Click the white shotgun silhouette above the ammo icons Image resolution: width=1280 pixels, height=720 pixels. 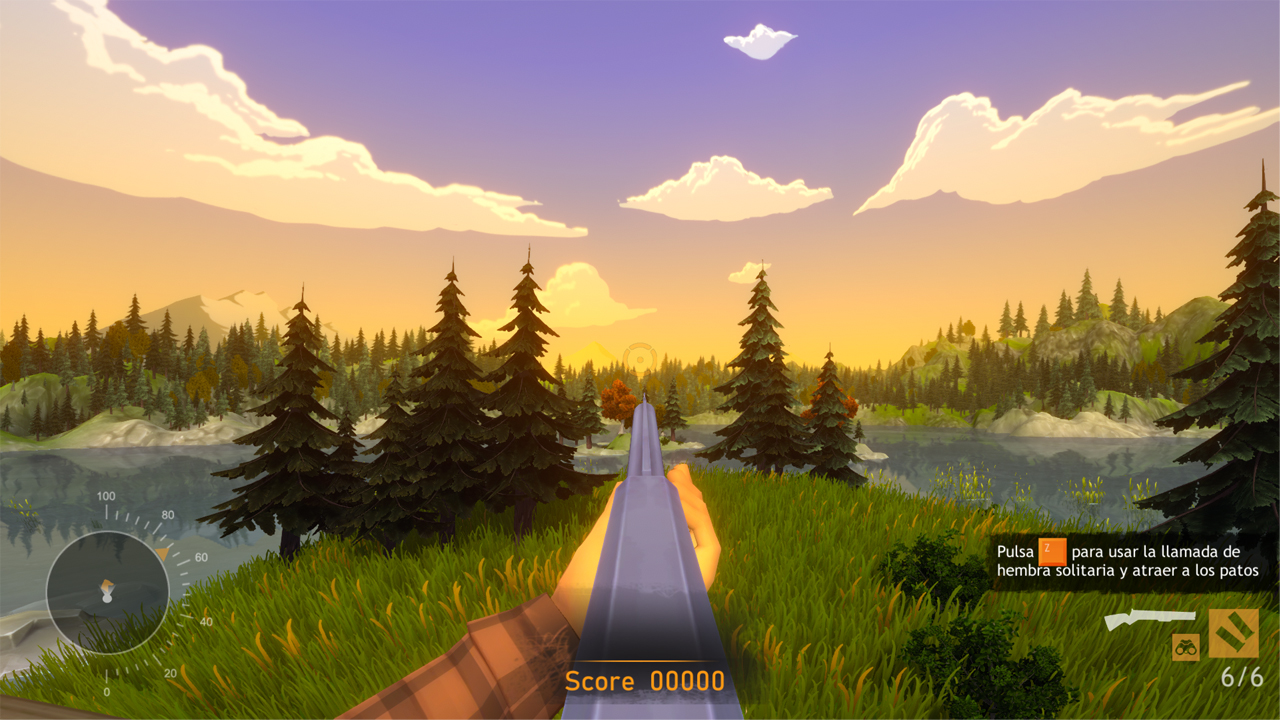pos(1150,618)
